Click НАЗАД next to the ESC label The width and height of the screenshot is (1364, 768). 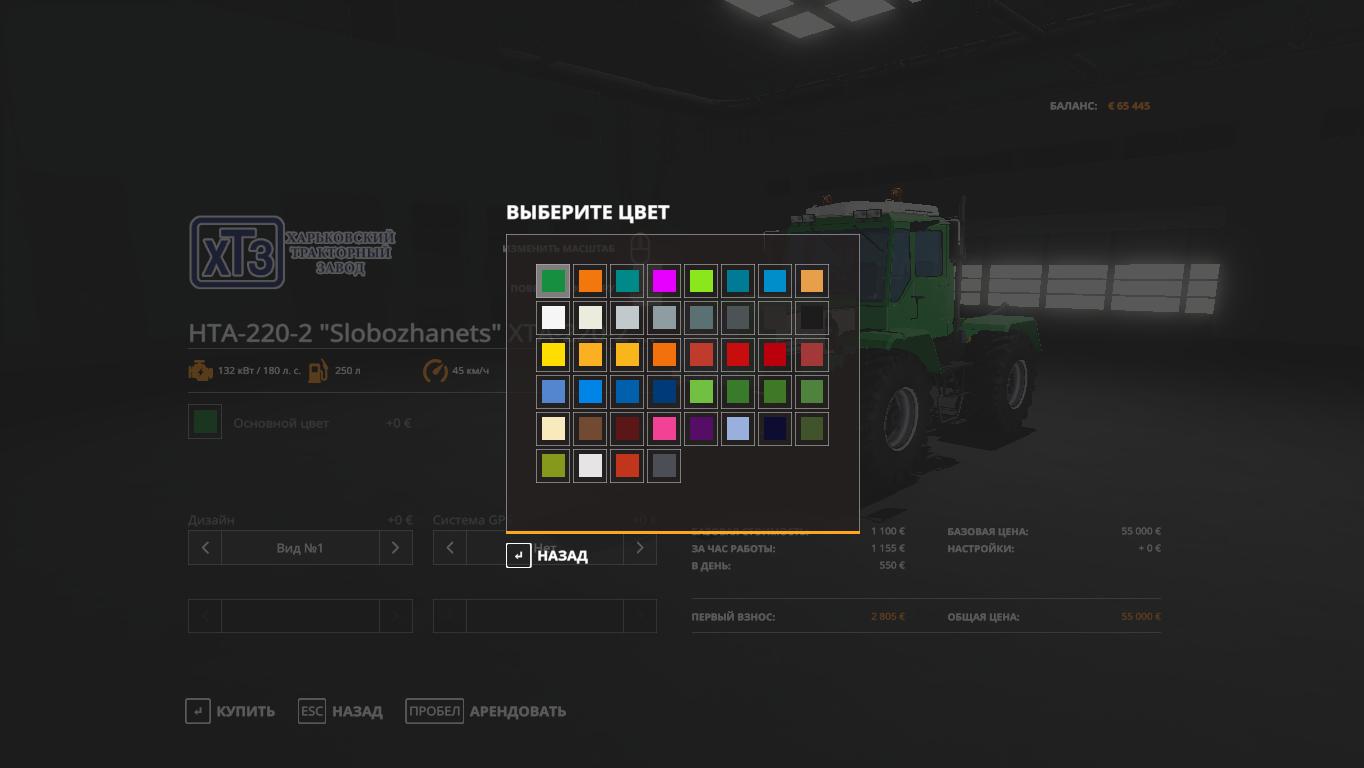click(x=341, y=711)
